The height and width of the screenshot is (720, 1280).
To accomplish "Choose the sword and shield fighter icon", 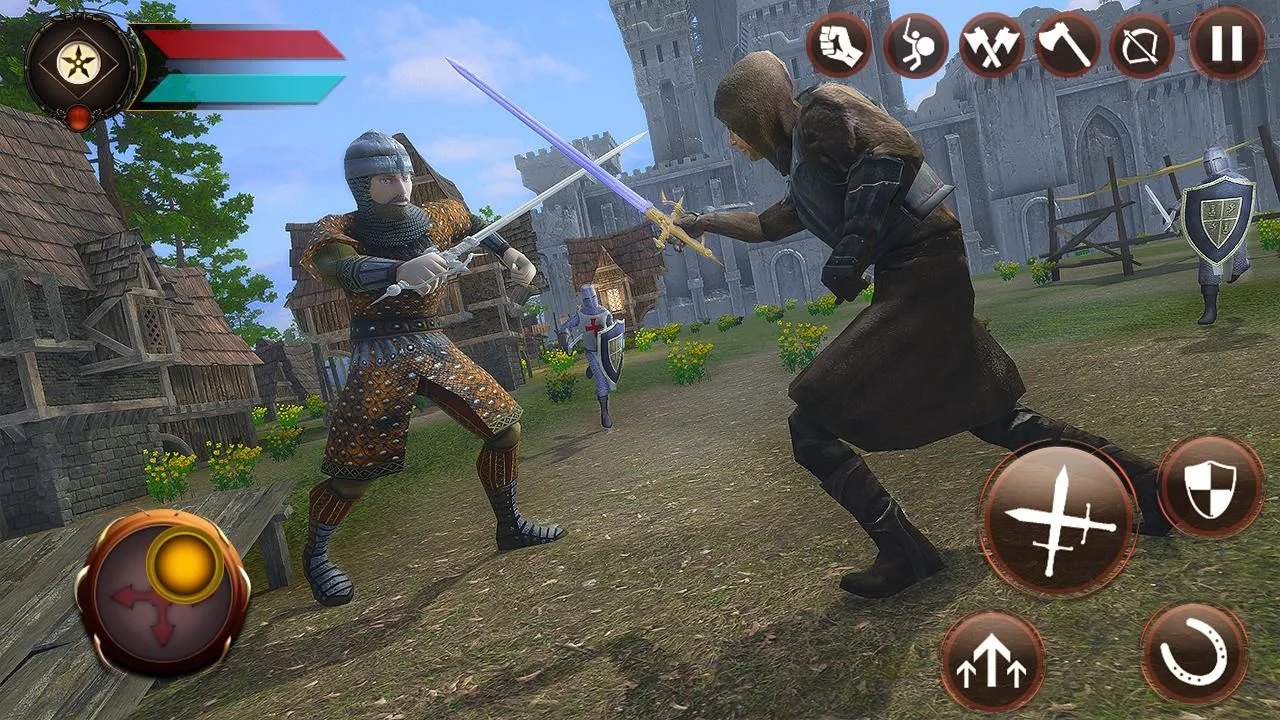I will [915, 45].
